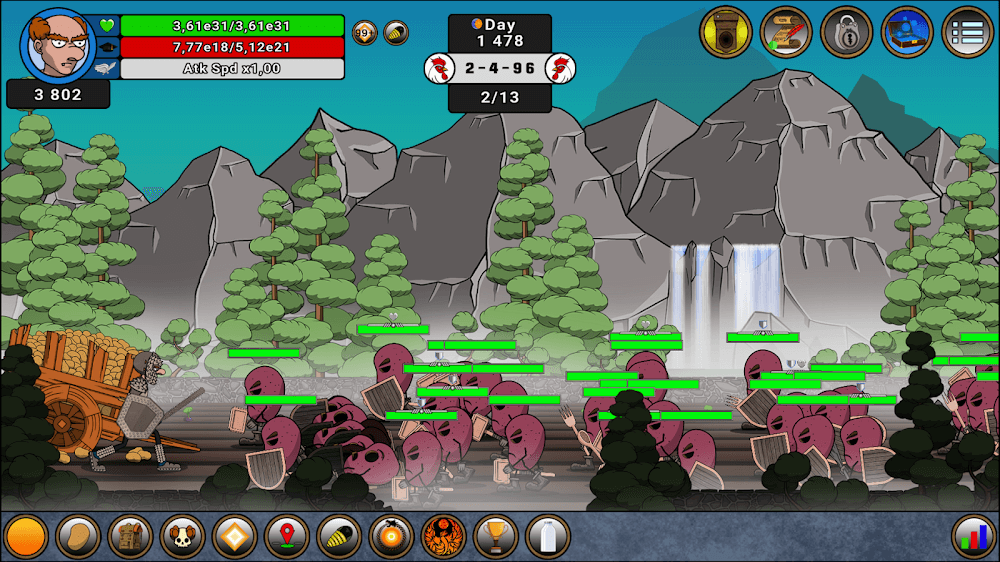The image size is (1000, 562).
Task: Open the potato menu
Action: click(77, 536)
